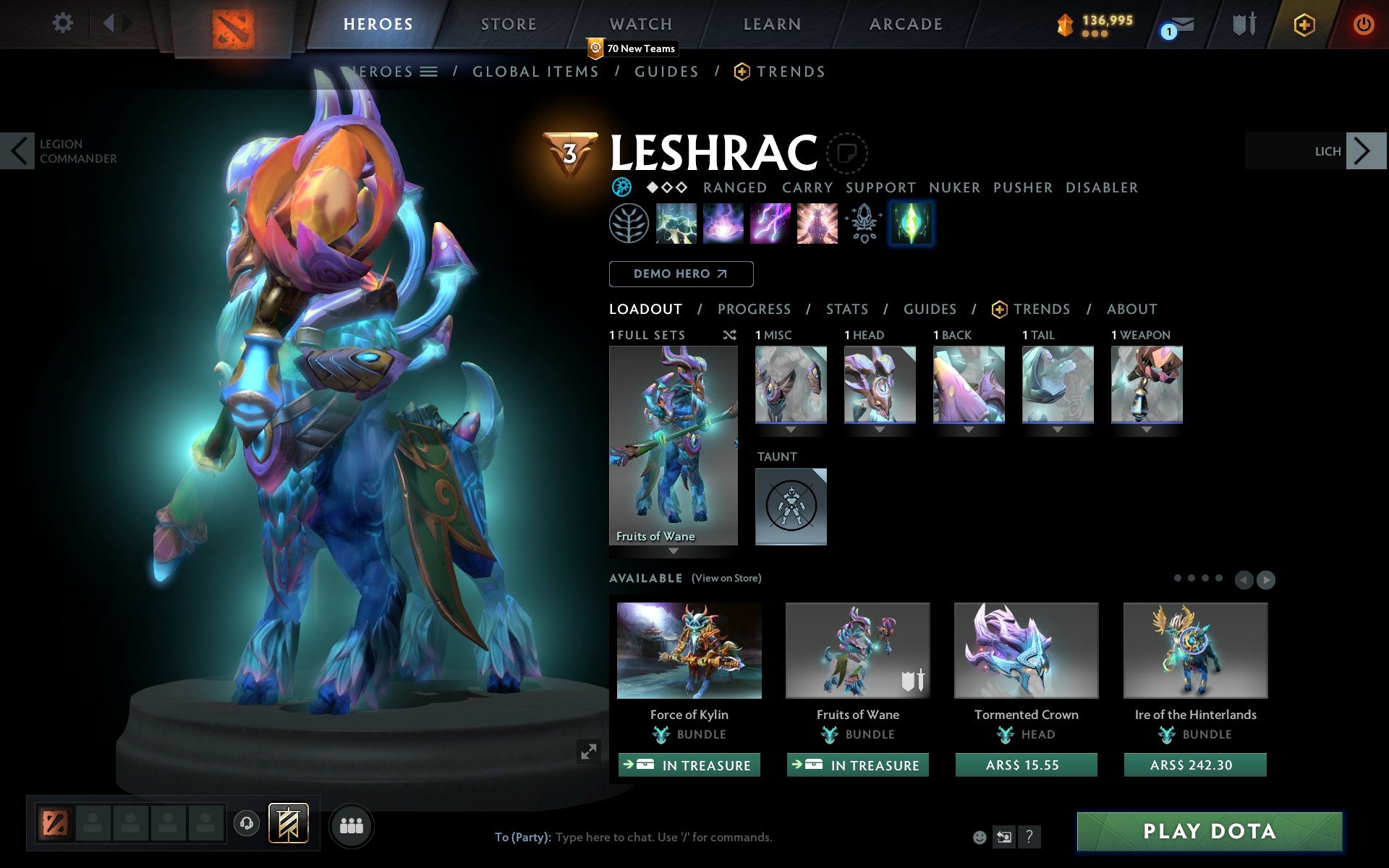Switch to the STATS tab

click(x=846, y=309)
